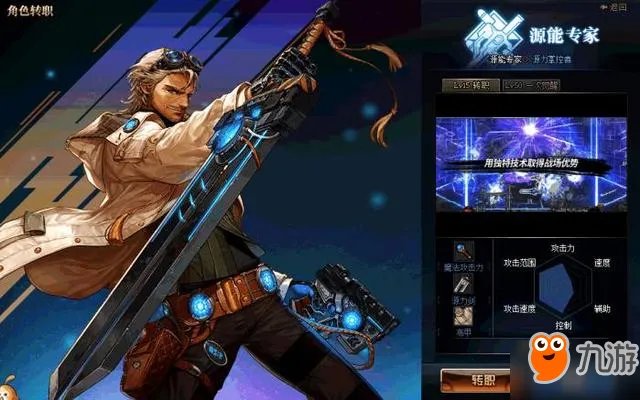Open the Lv50 二次觉醒 tab
The image size is (640, 400).
pos(532,87)
